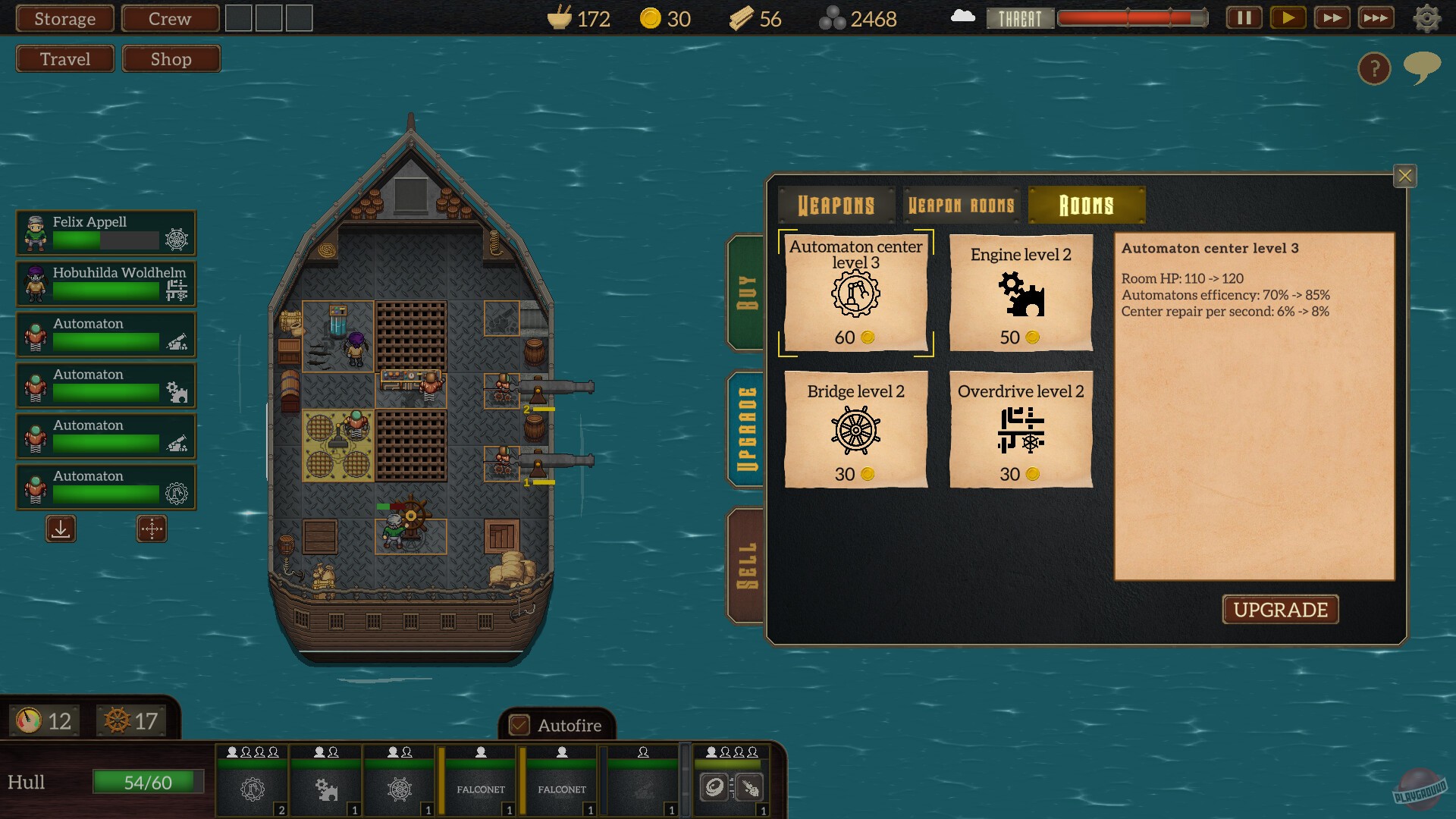This screenshot has width=1456, height=819.
Task: Switch to the WEAPONS tab
Action: [x=836, y=204]
